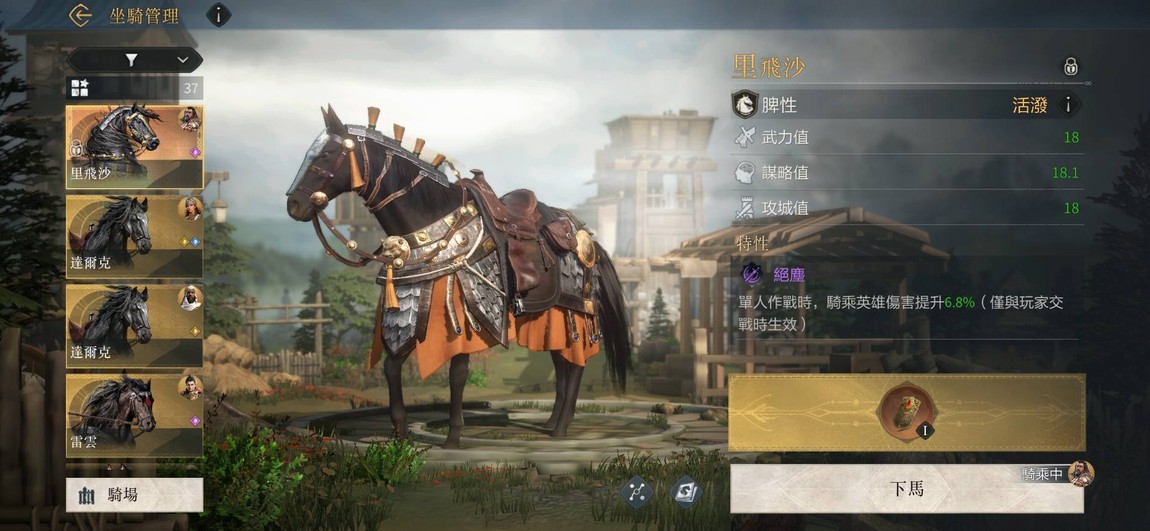The image size is (1150, 531).
Task: Open the connected-nodes diamond icon
Action: click(x=638, y=491)
